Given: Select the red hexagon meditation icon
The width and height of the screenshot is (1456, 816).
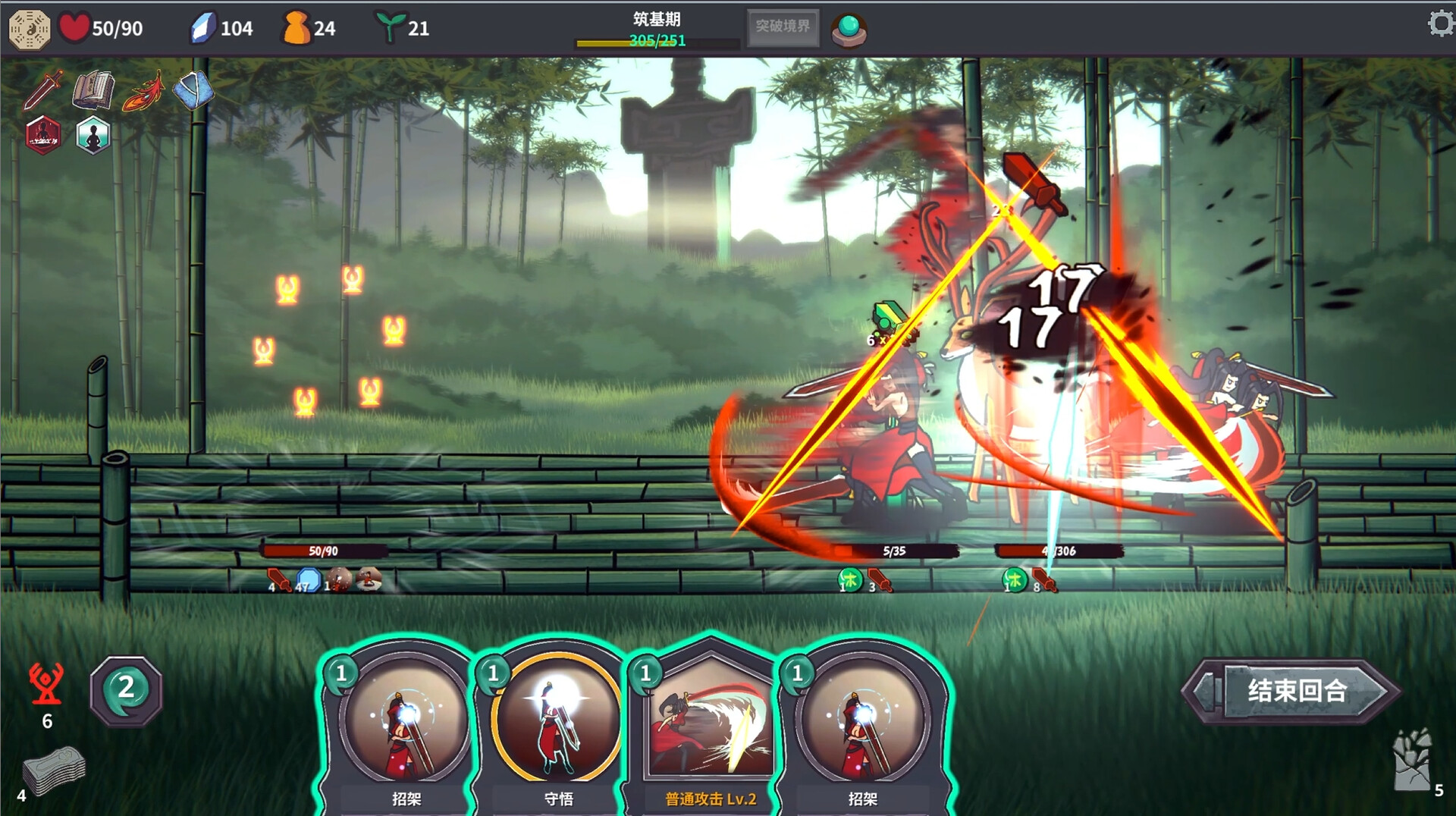Looking at the screenshot, I should pos(43,136).
